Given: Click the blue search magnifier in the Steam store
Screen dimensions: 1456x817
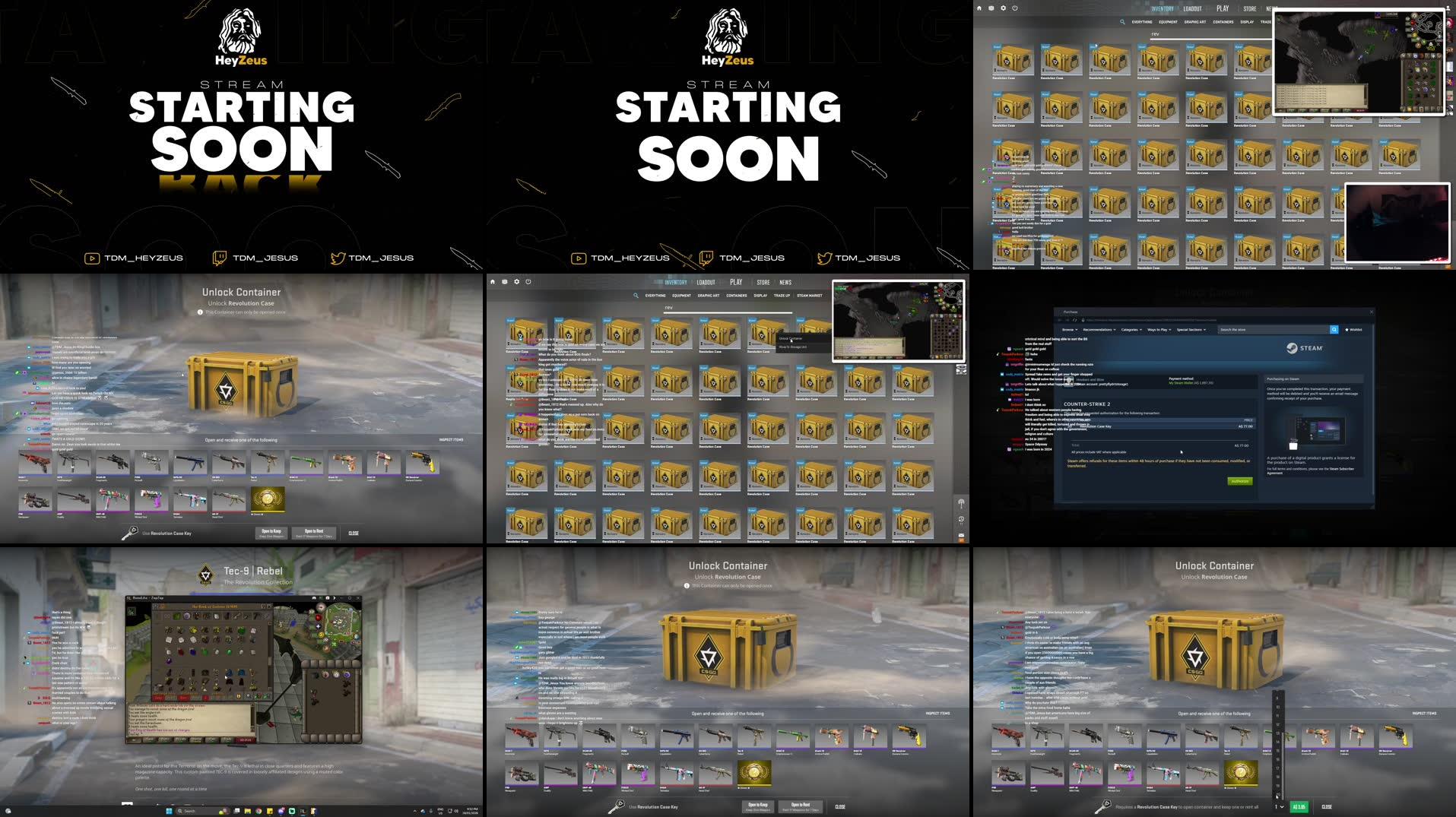Looking at the screenshot, I should tap(1334, 330).
